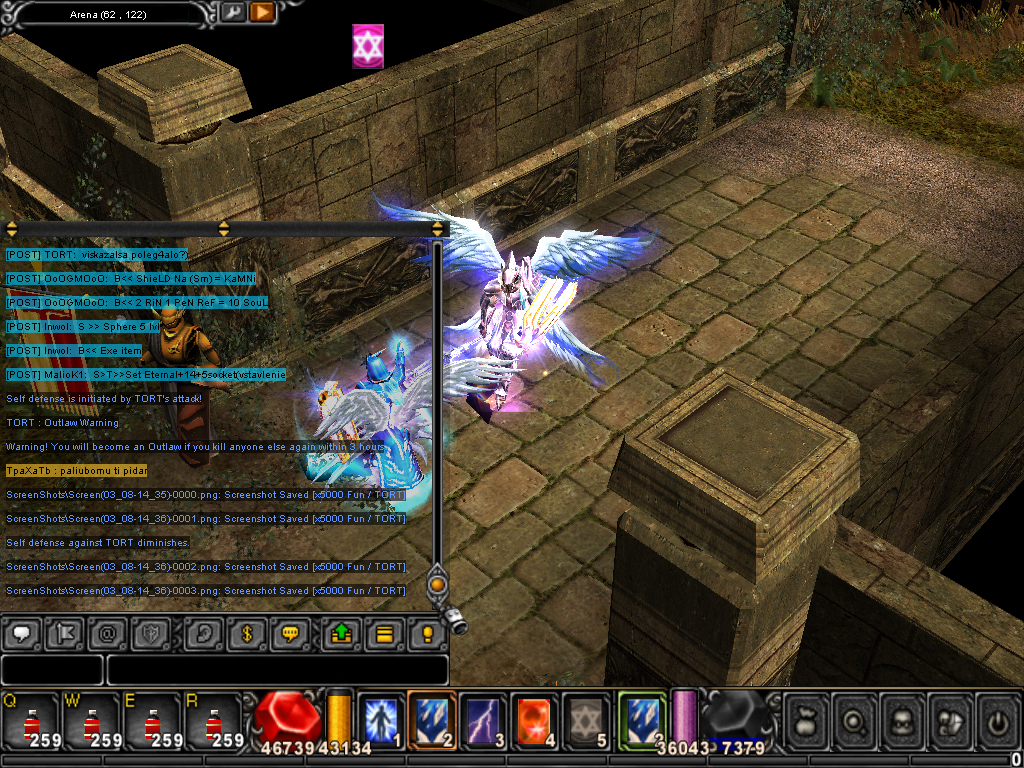This screenshot has height=768, width=1024.
Task: Click the chat message input field
Action: 277,669
